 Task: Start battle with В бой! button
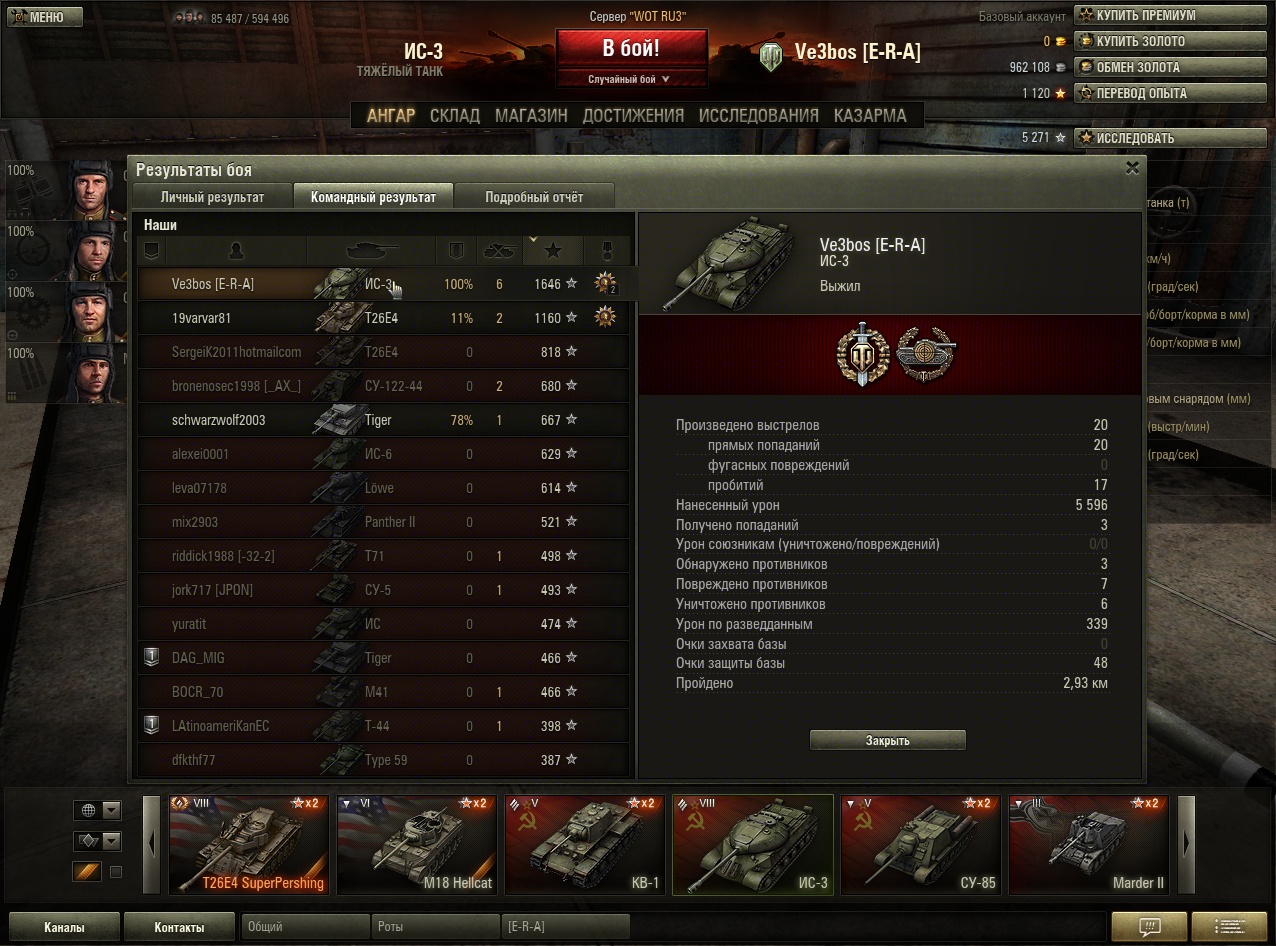[631, 48]
